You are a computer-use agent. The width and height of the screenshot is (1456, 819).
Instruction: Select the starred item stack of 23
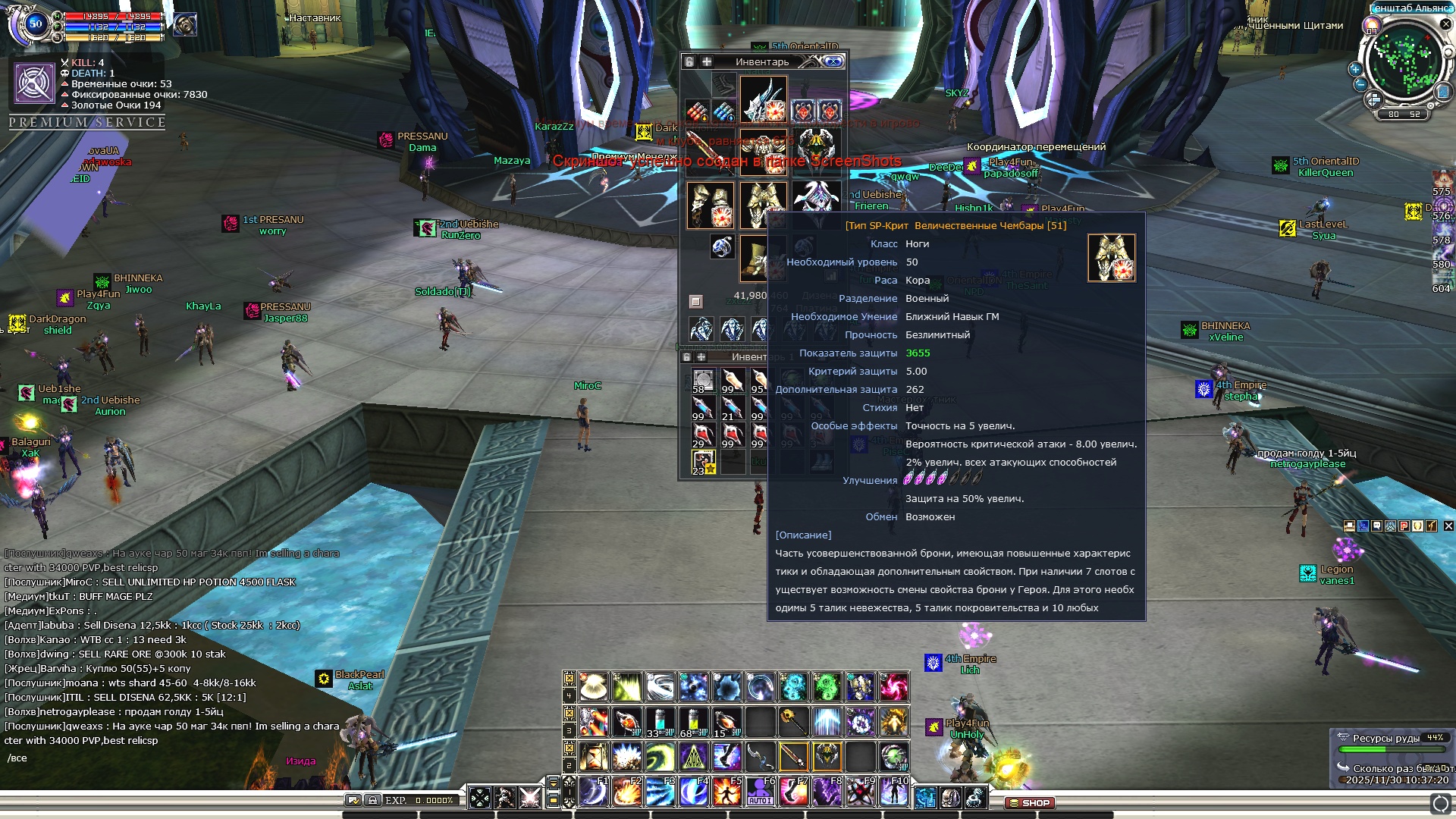click(703, 462)
